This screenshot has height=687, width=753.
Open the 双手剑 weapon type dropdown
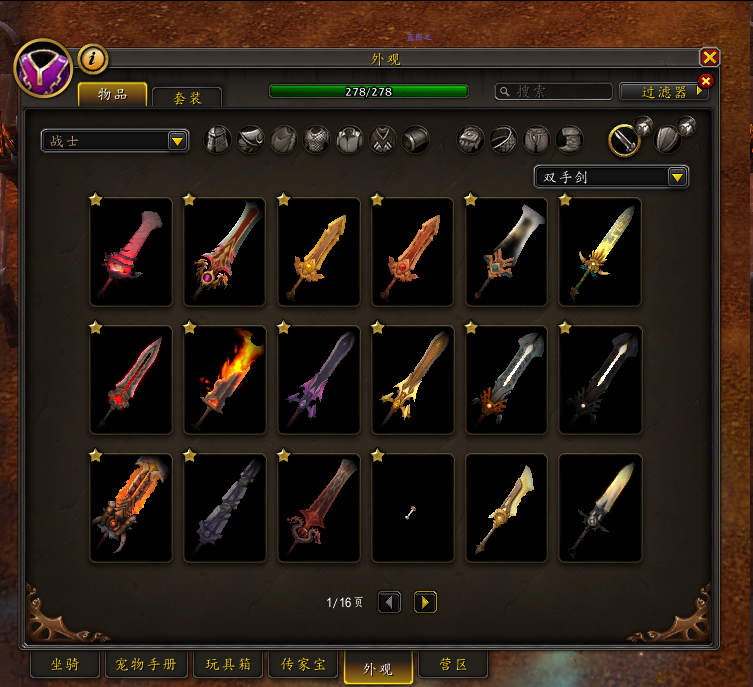coord(611,177)
